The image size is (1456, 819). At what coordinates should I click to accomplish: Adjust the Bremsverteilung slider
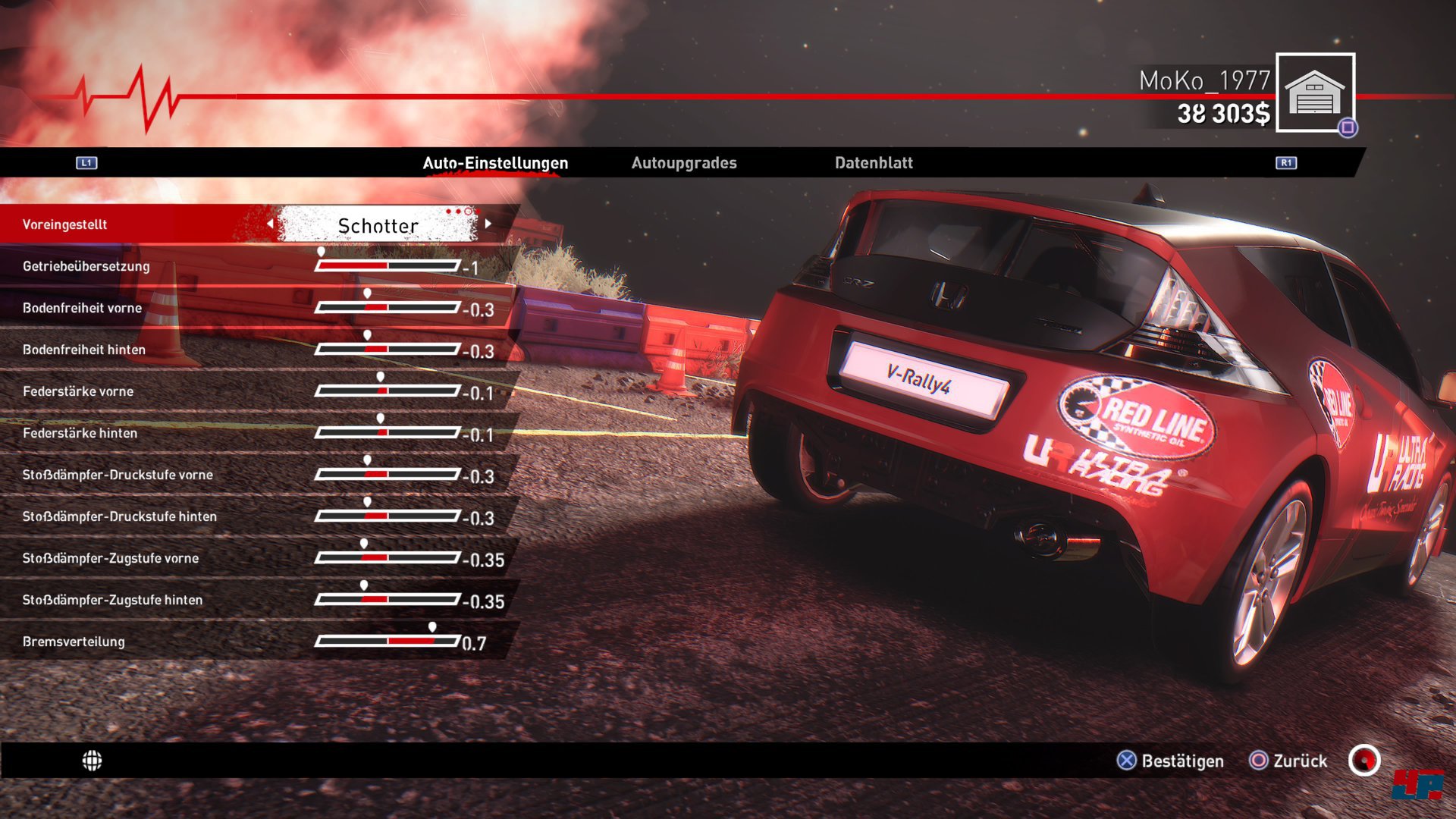(388, 642)
